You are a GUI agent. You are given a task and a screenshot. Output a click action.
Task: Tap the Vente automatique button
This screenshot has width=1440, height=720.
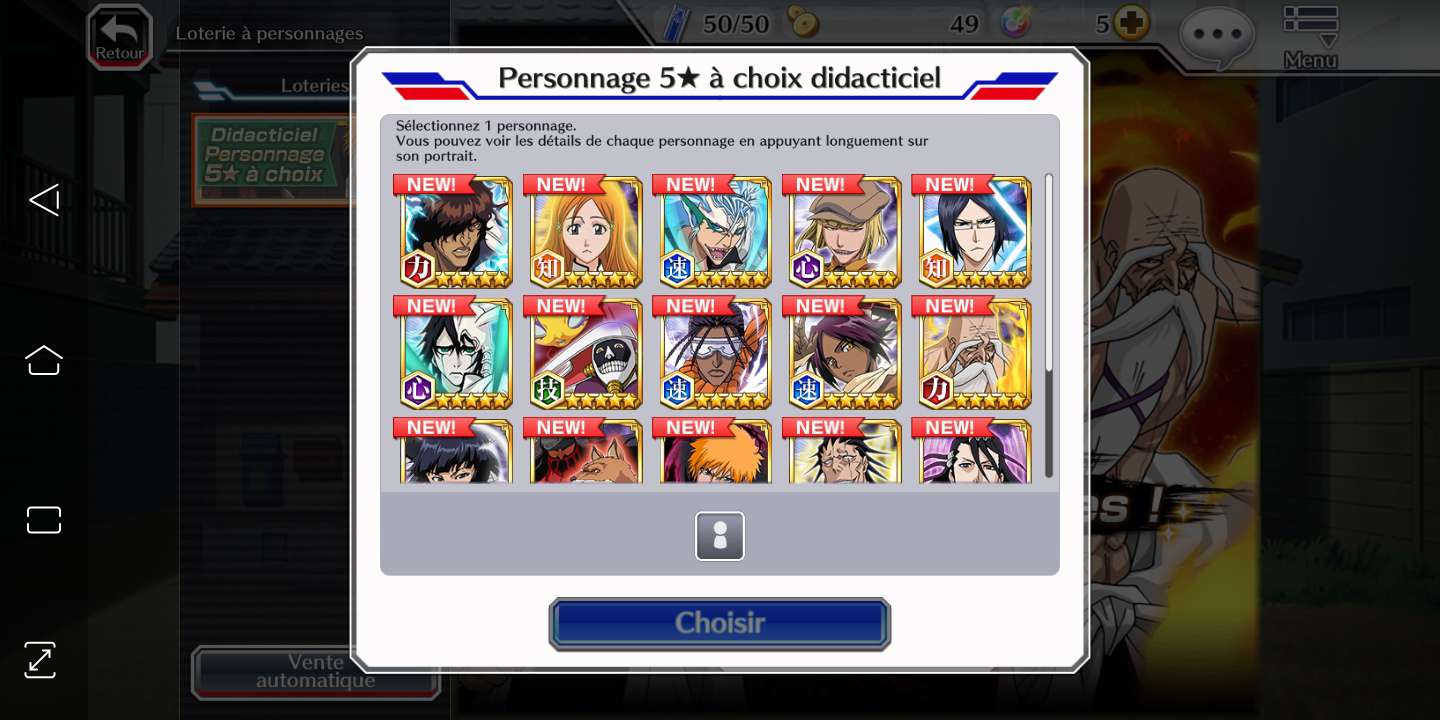click(315, 672)
